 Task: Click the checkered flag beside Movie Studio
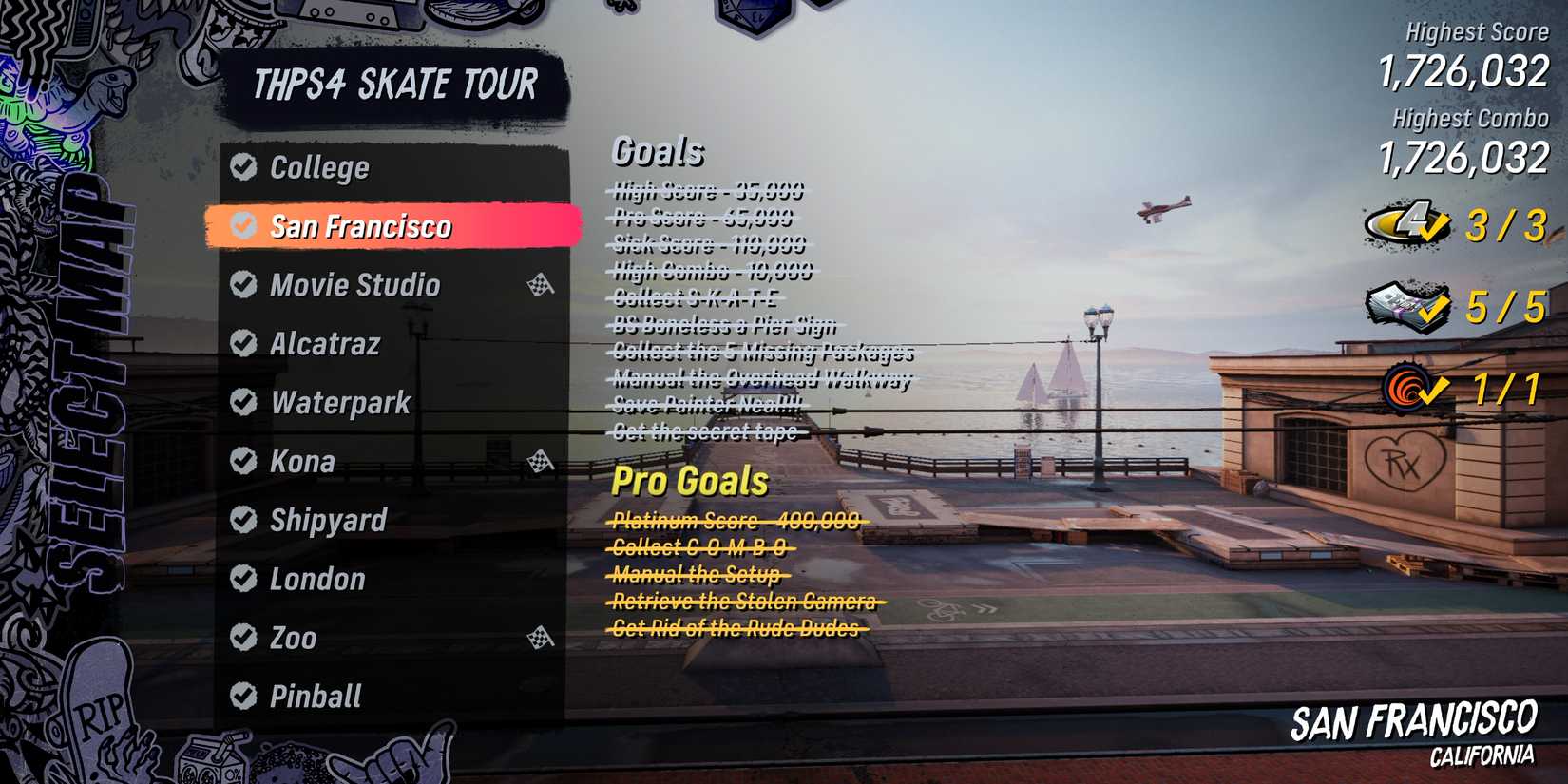542,285
